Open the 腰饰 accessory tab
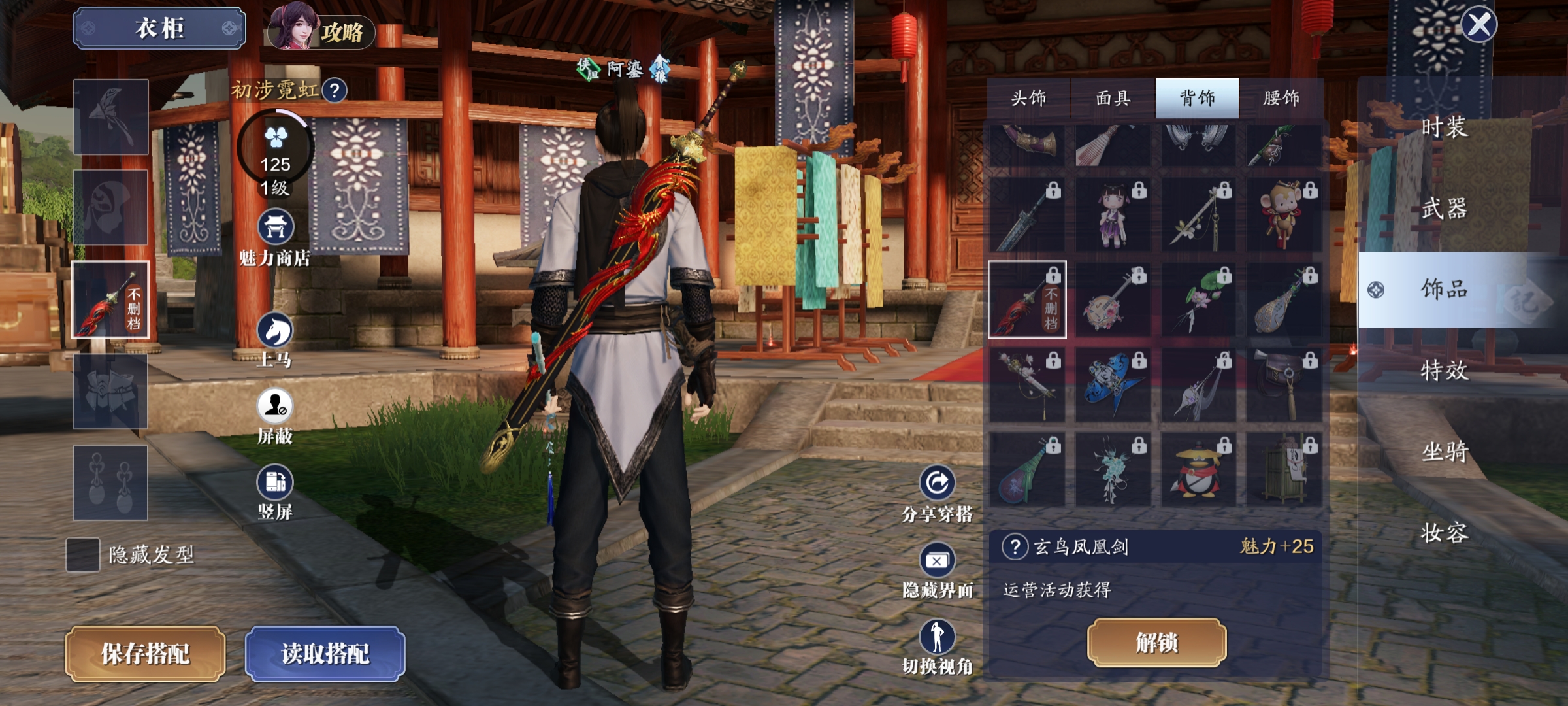Viewport: 1568px width, 706px height. click(1281, 98)
